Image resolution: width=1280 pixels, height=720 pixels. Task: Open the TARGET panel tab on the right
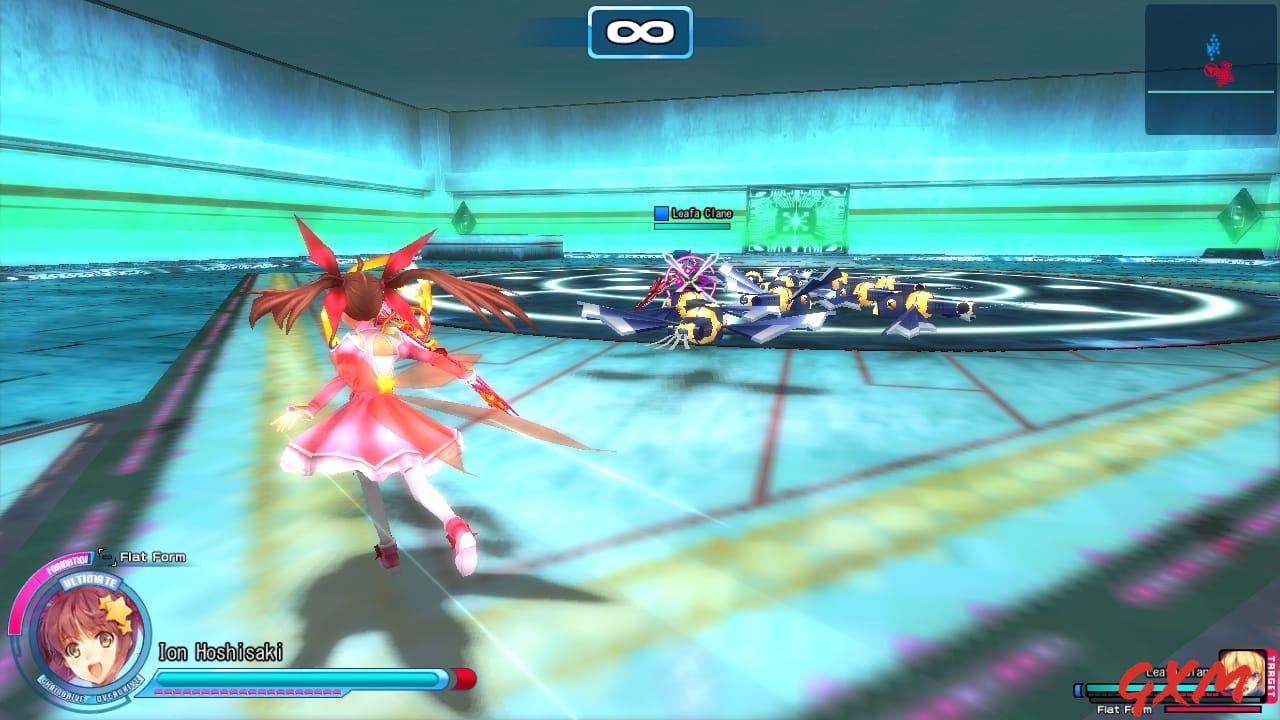[1272, 677]
